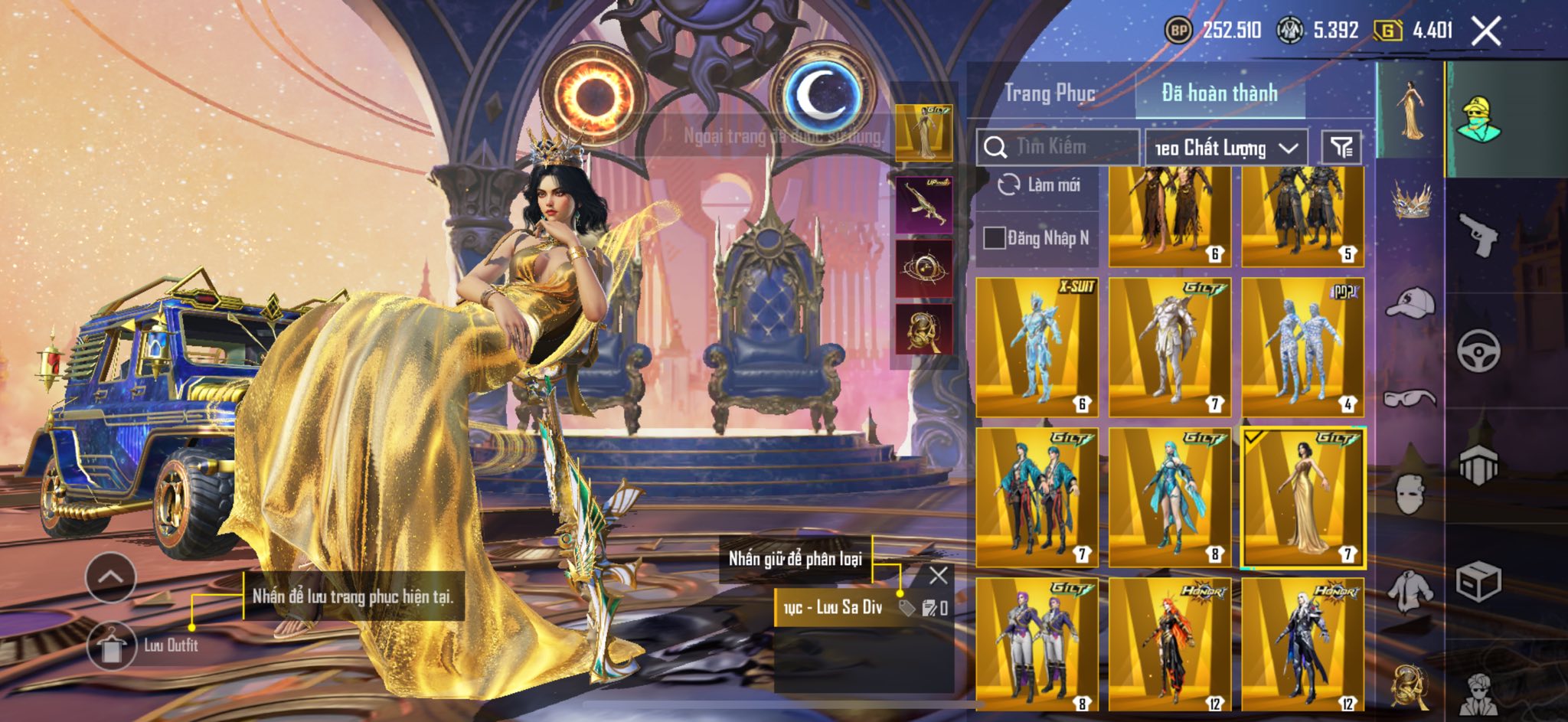Refresh the list with Làm mới
The width and height of the screenshot is (1568, 722).
tap(1039, 185)
